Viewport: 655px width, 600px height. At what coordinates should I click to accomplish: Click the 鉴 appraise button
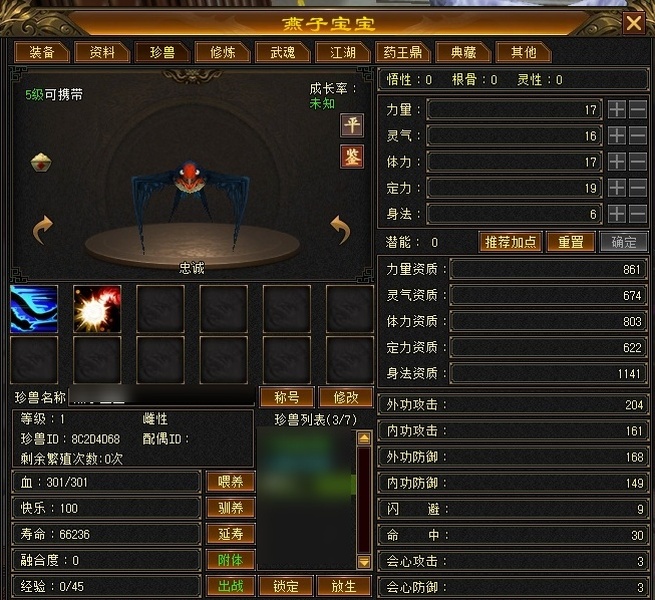click(352, 157)
